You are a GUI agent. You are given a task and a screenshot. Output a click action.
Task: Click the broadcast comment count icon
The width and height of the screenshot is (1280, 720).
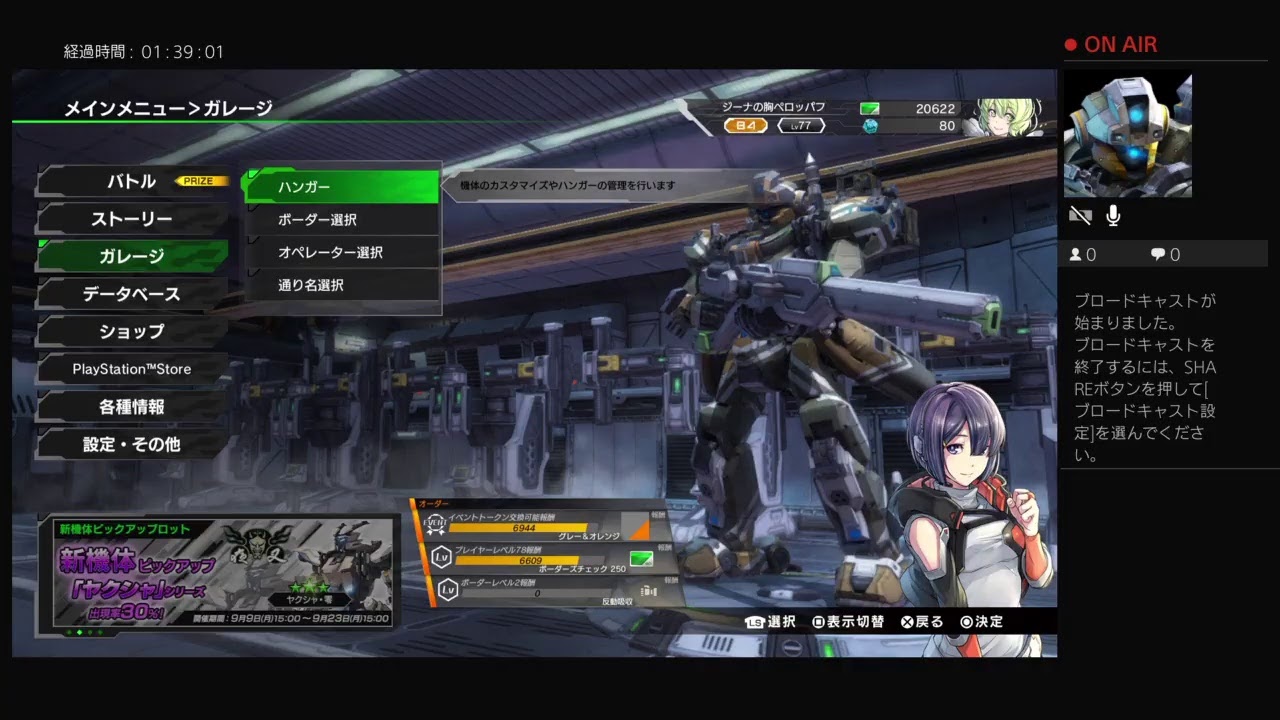tap(1158, 255)
